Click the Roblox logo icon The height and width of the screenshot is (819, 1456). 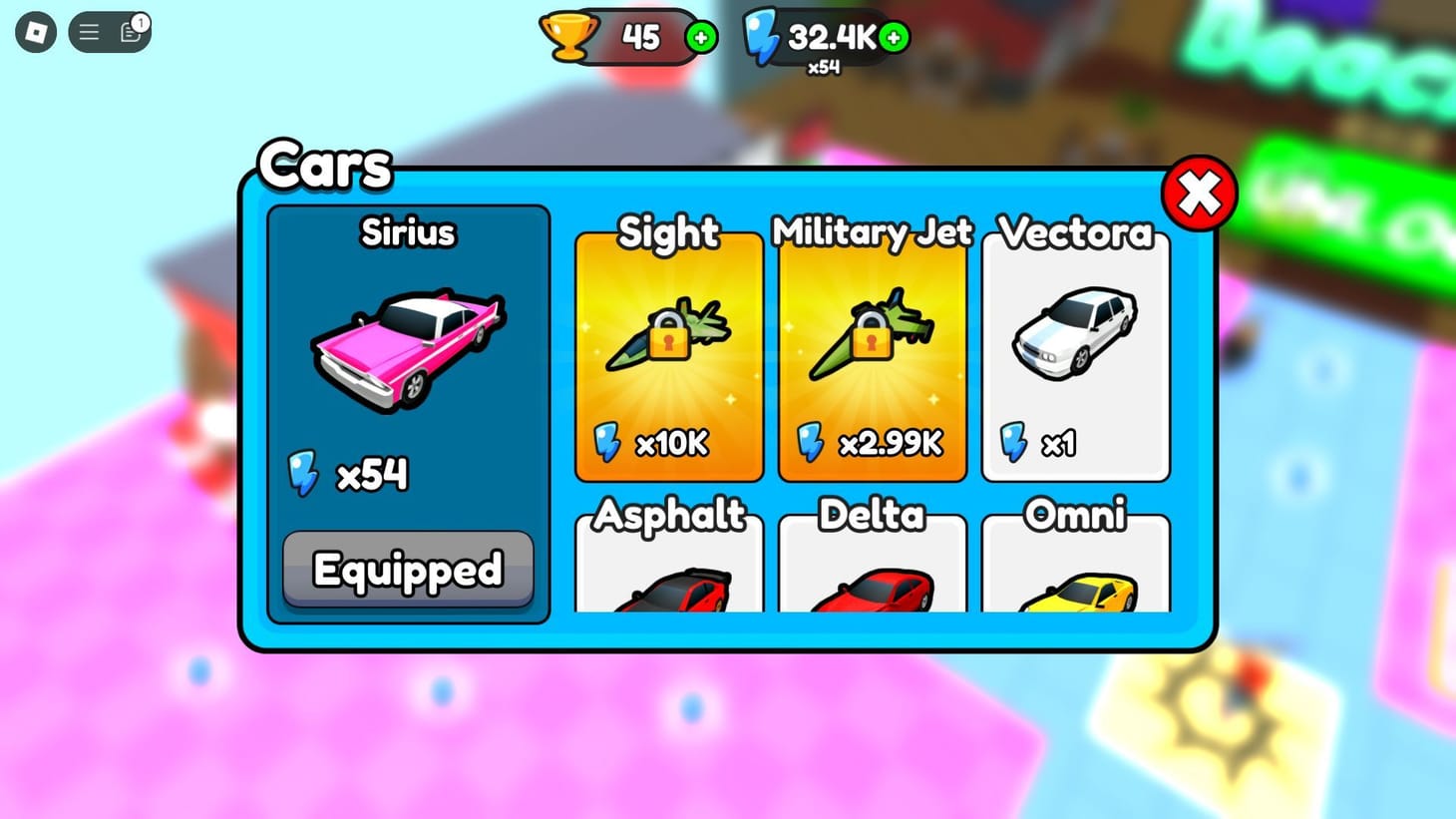35,33
